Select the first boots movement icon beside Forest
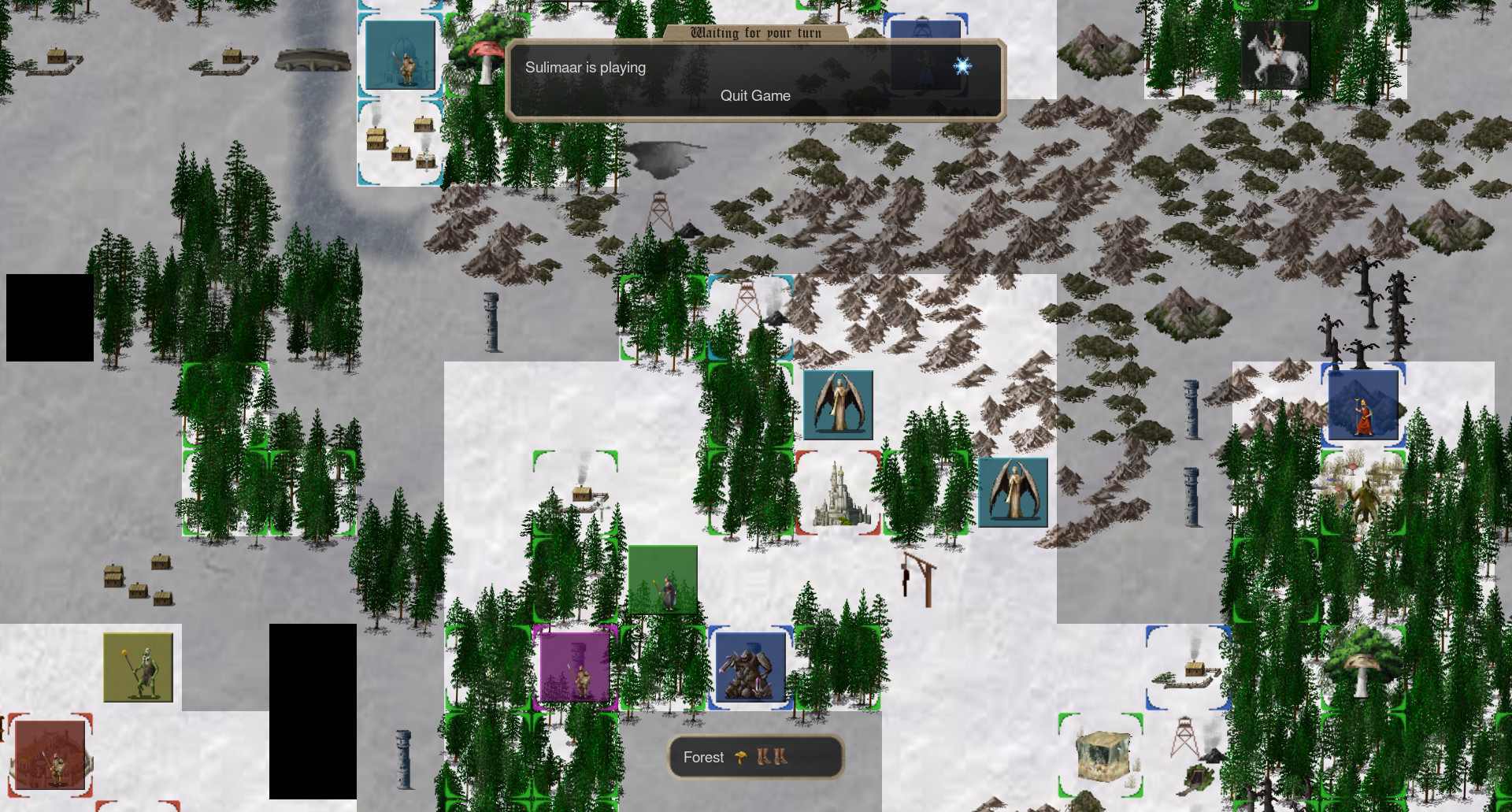 762,757
